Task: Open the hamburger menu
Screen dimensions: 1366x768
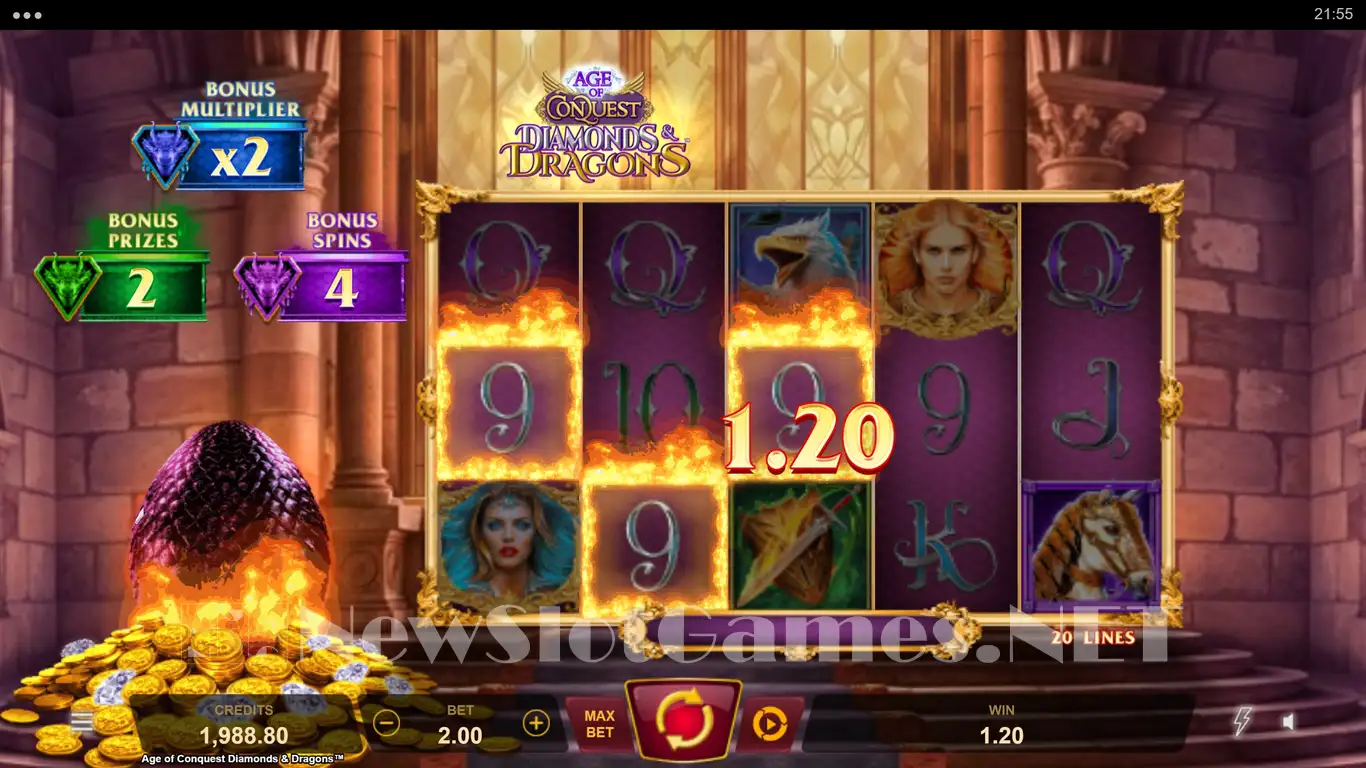Action: (x=81, y=722)
